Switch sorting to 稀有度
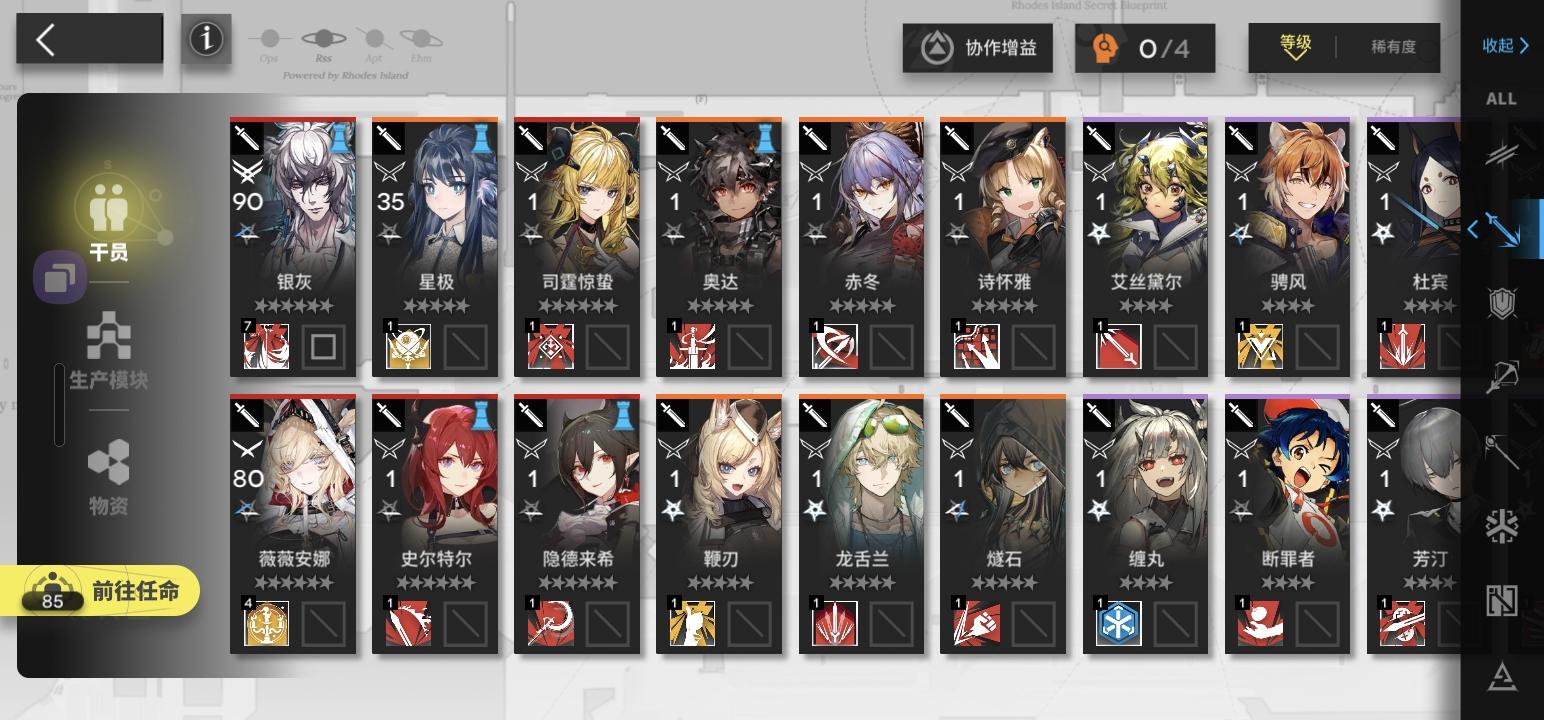 pyautogui.click(x=1395, y=47)
